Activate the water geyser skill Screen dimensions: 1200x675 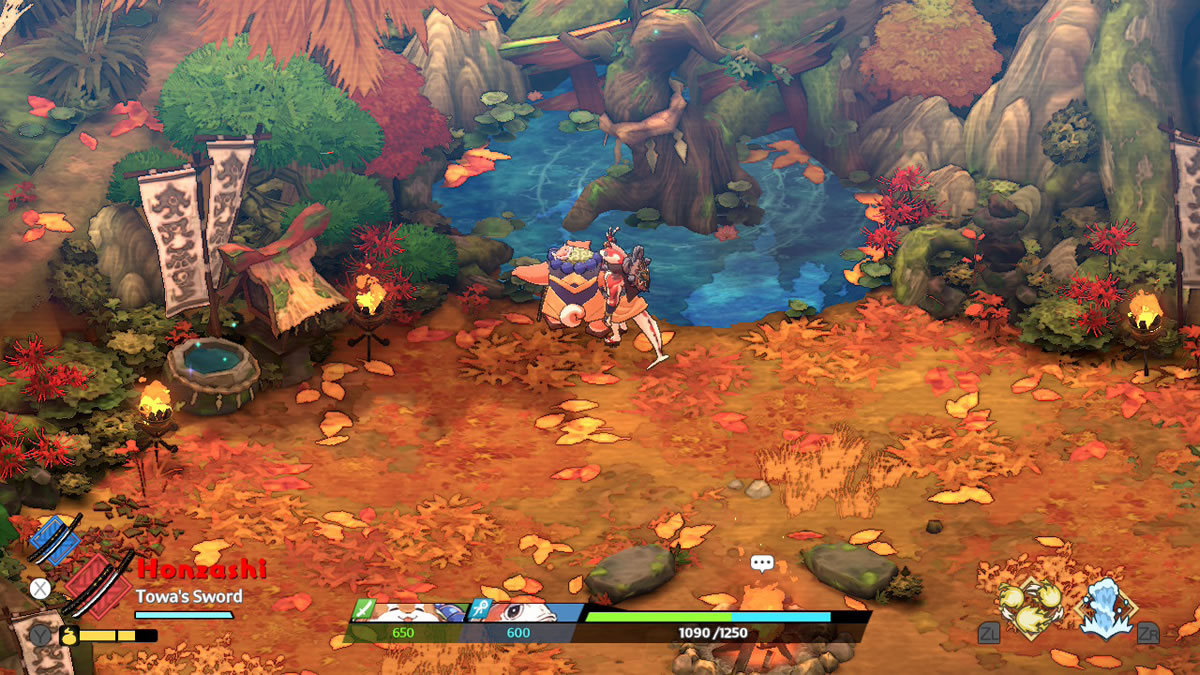(x=1106, y=608)
